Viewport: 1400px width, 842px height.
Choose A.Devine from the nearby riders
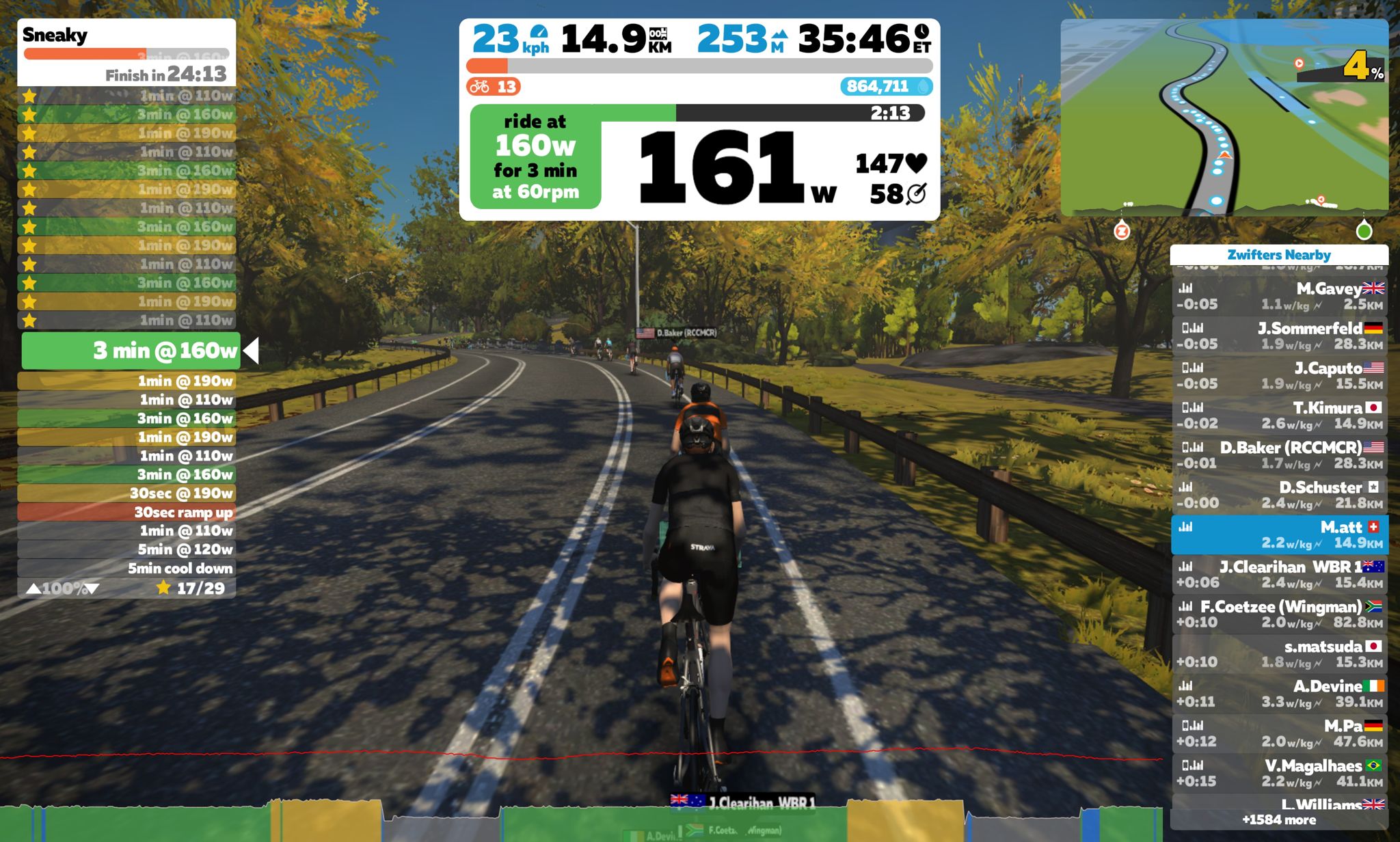(x=1279, y=693)
